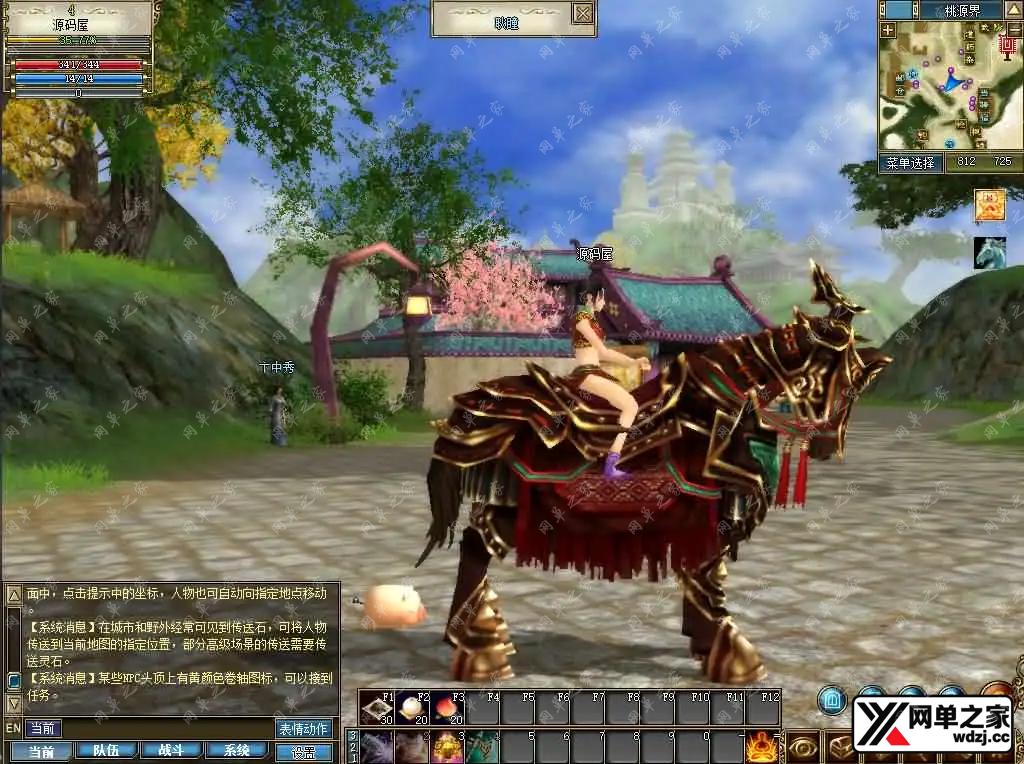Zoom out the minimap with the minus button
Viewport: 1024px width, 764px height.
[1010, 30]
